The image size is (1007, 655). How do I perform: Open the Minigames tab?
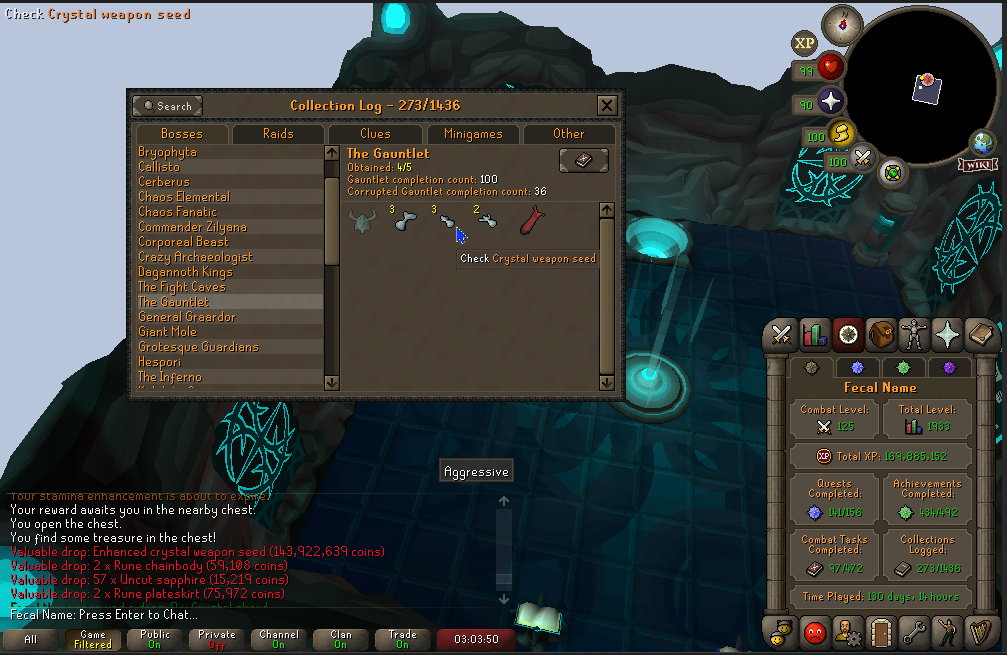coord(473,133)
